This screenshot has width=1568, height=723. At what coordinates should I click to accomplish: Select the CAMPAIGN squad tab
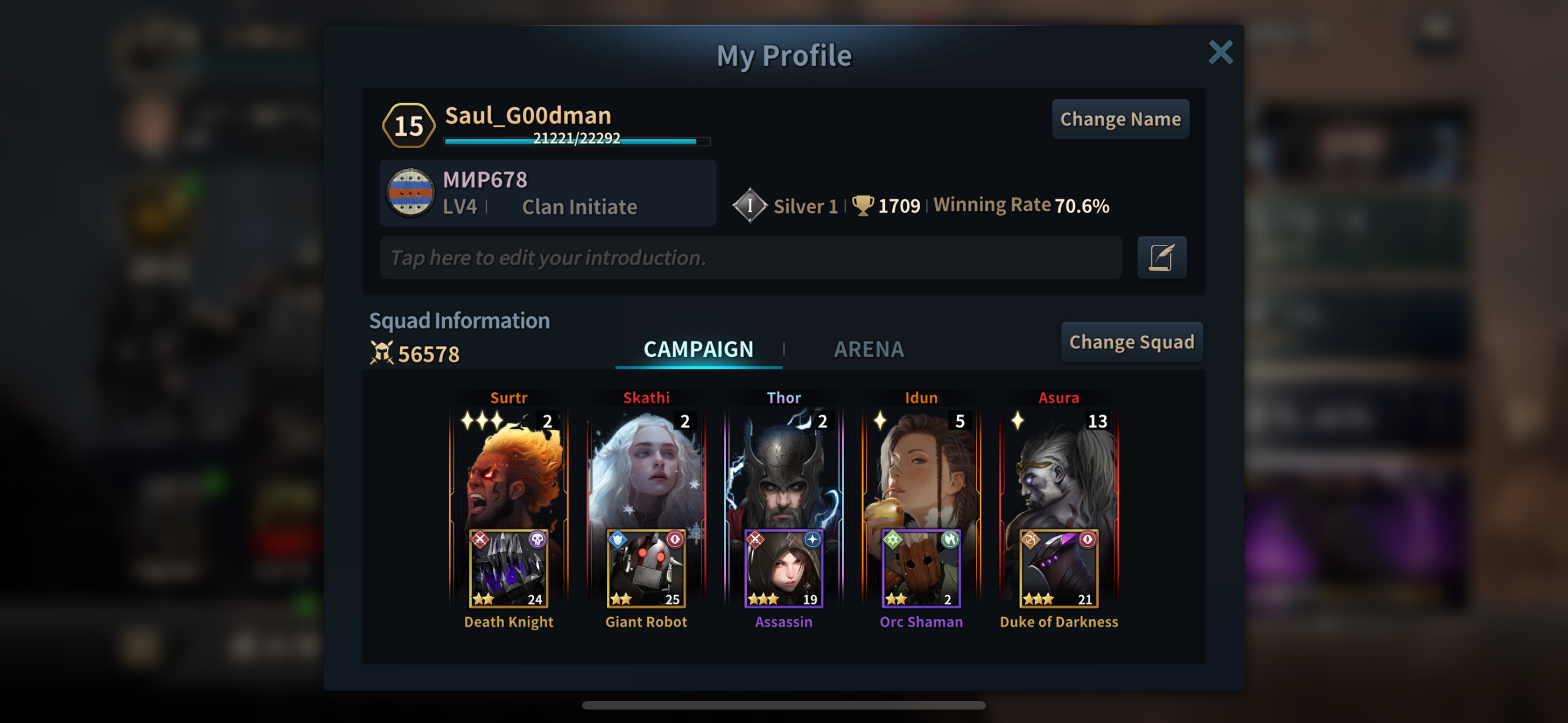click(x=698, y=349)
